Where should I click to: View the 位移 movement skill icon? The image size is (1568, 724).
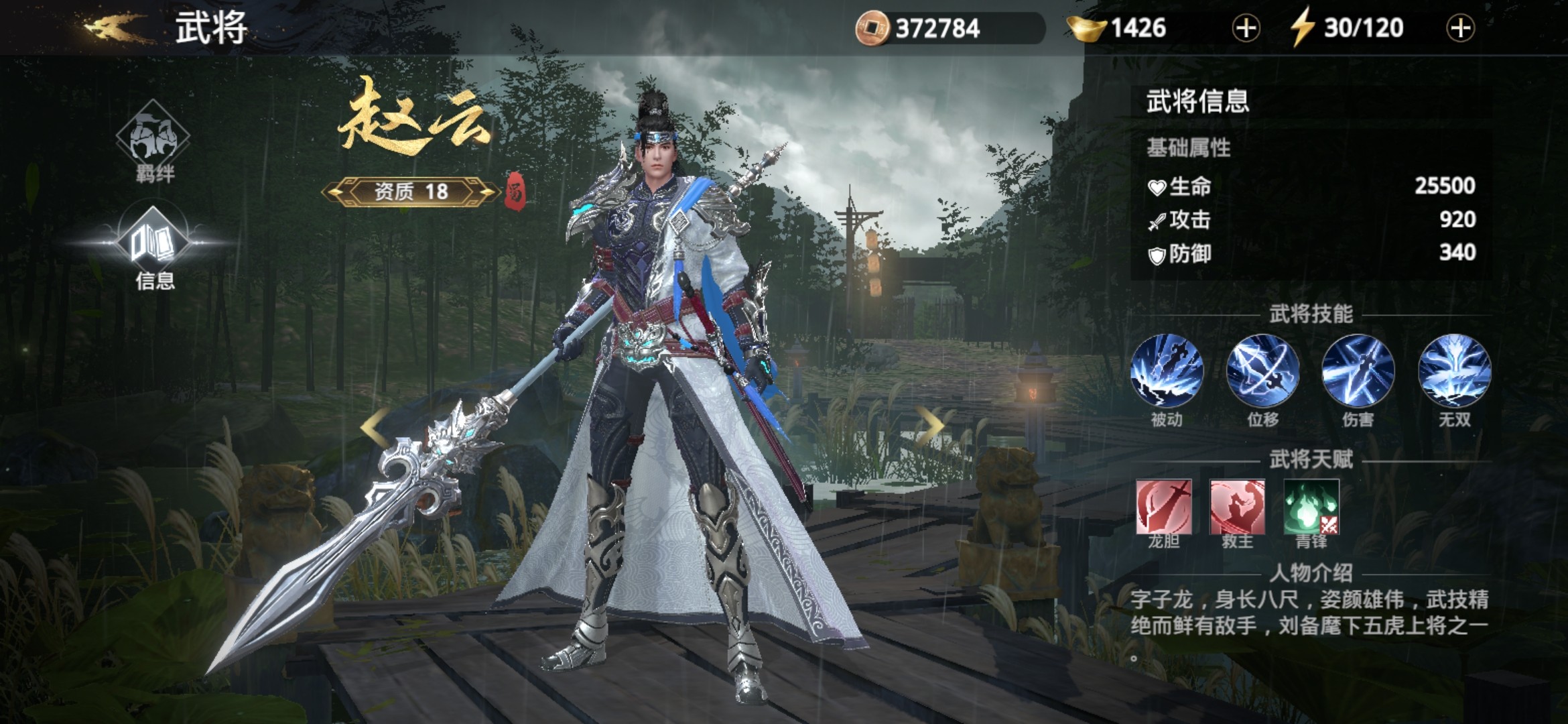pos(1262,371)
